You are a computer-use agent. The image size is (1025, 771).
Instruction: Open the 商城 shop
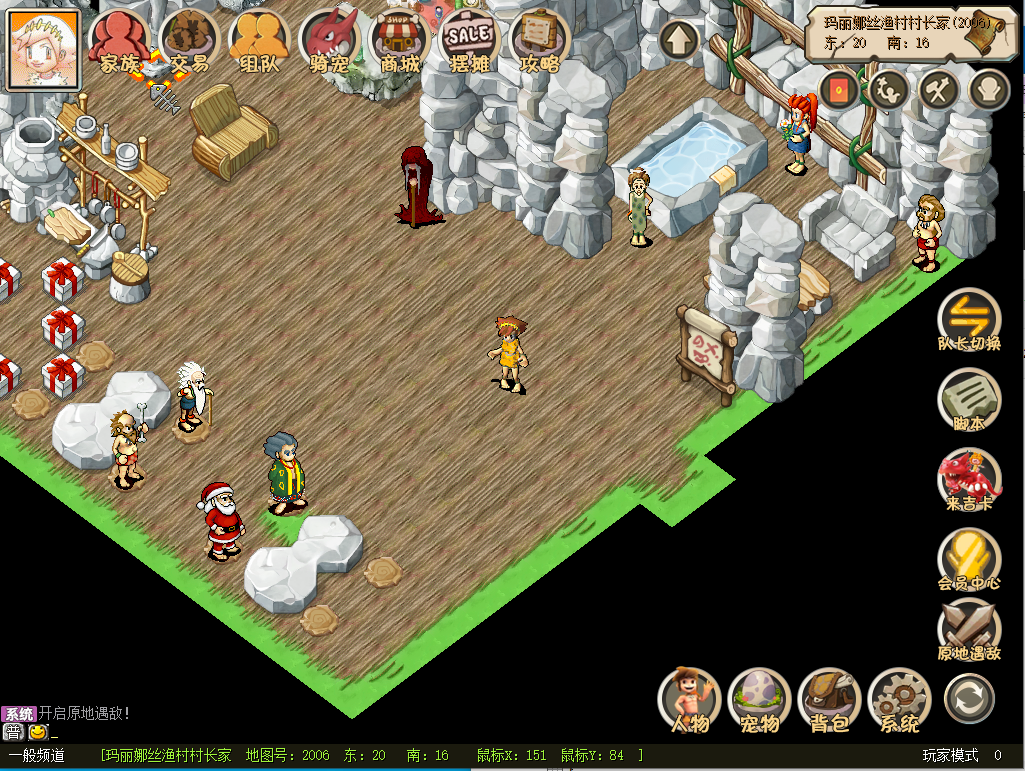coord(400,40)
